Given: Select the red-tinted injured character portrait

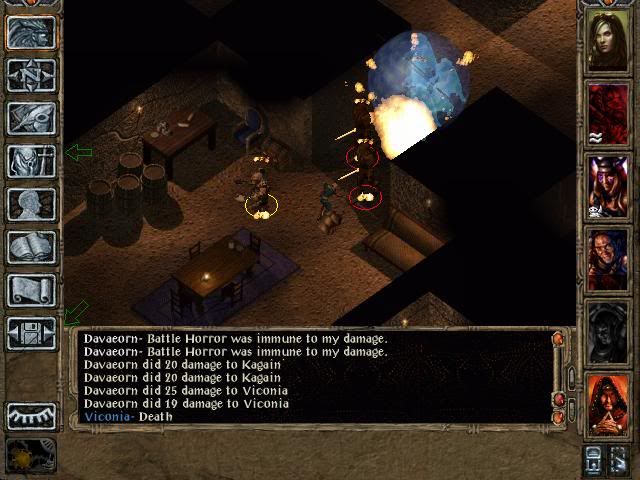Looking at the screenshot, I should [608, 113].
